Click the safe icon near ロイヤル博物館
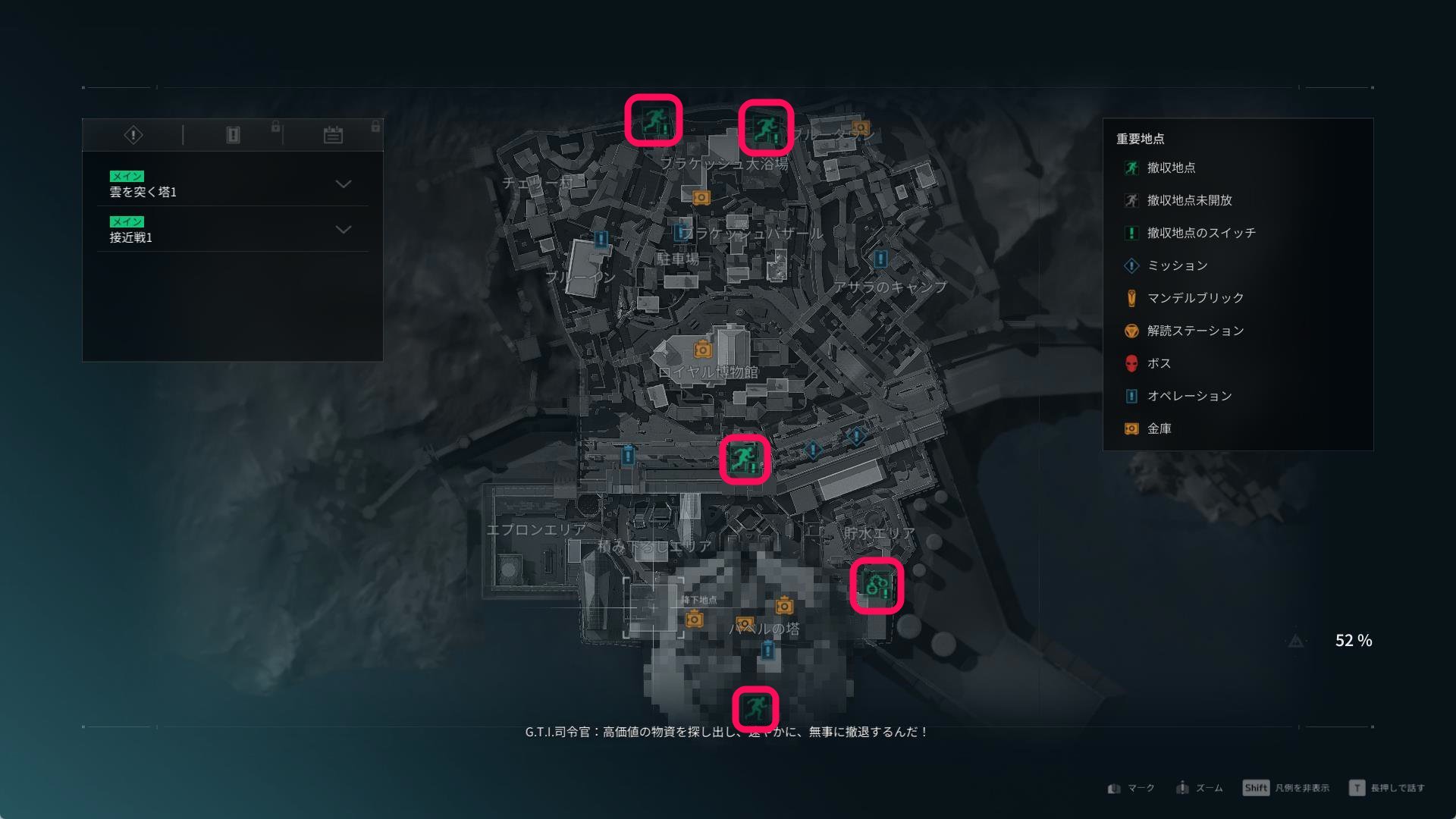 [x=701, y=351]
